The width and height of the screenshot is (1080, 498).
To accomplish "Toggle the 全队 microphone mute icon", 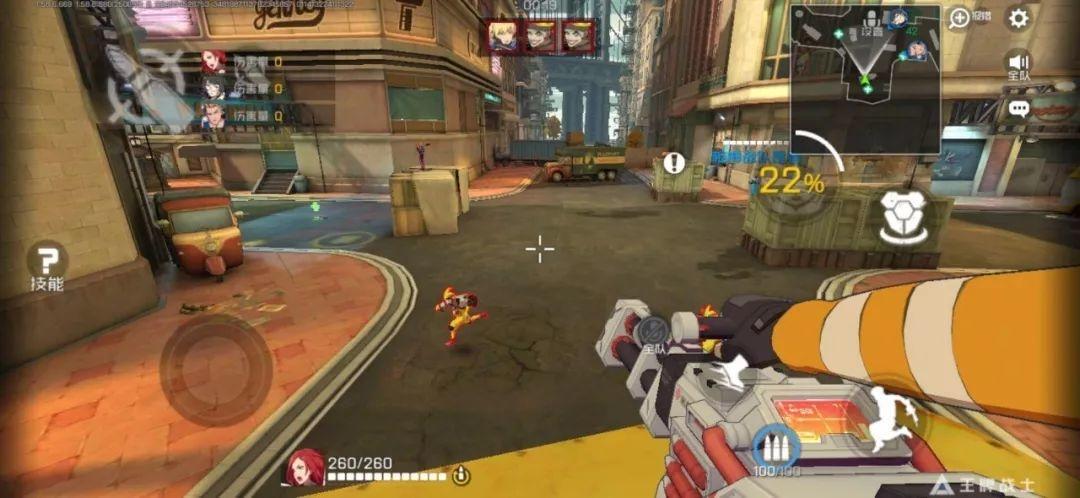I will [654, 329].
